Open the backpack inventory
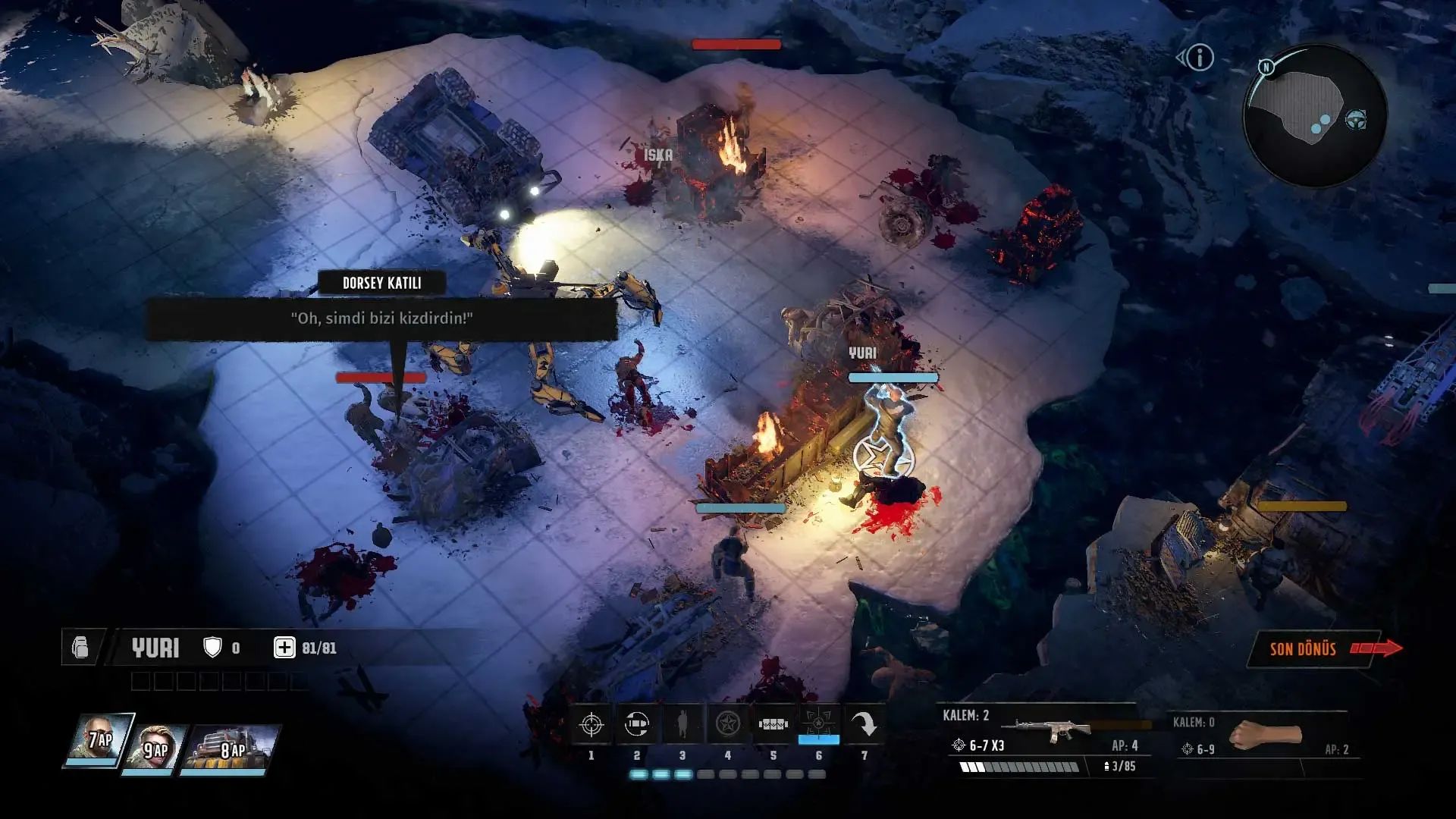 click(x=80, y=648)
